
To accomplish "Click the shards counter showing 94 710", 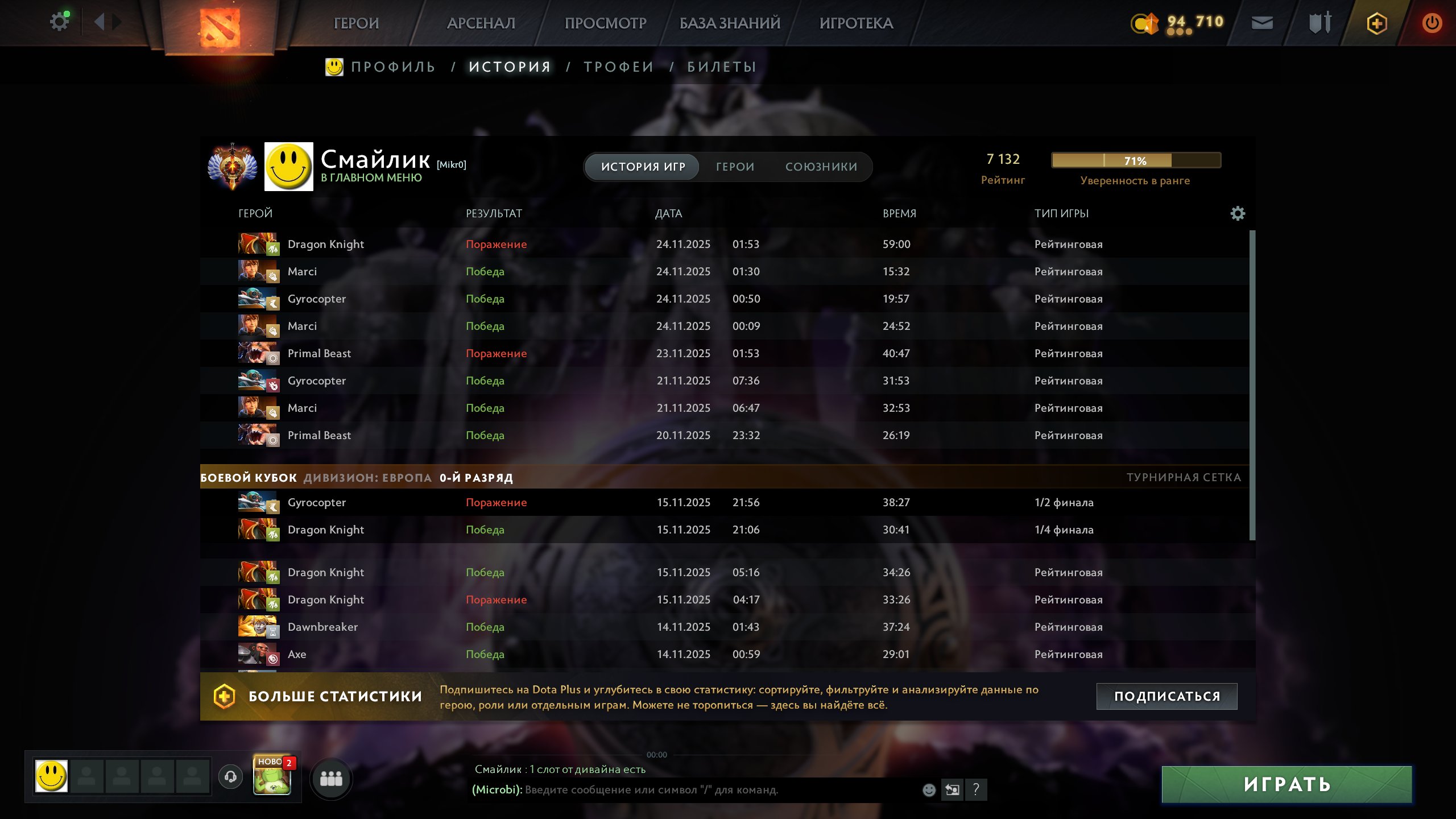I will point(1180,23).
